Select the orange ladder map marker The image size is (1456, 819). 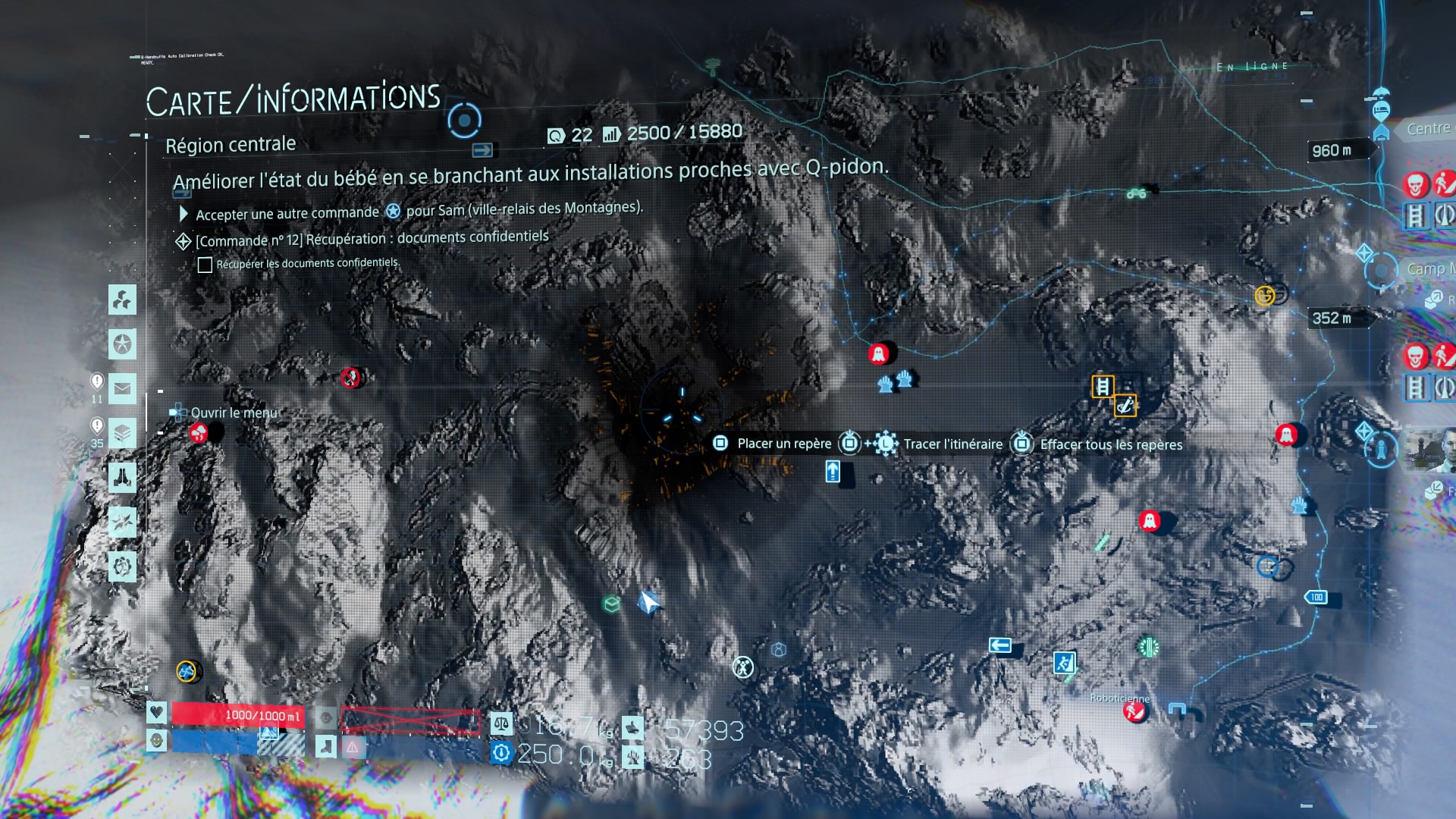pyautogui.click(x=1103, y=387)
